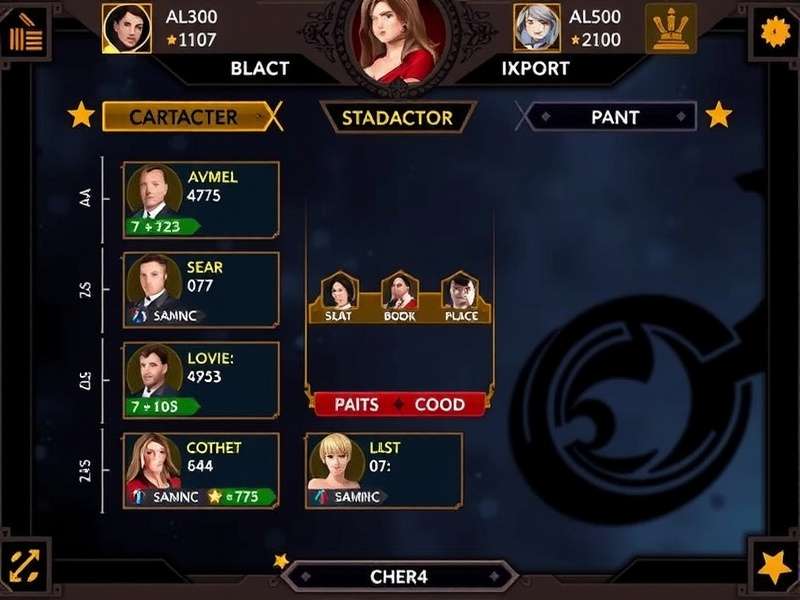Choose the SEAR character card
This screenshot has width=800, height=600.
[x=201, y=290]
